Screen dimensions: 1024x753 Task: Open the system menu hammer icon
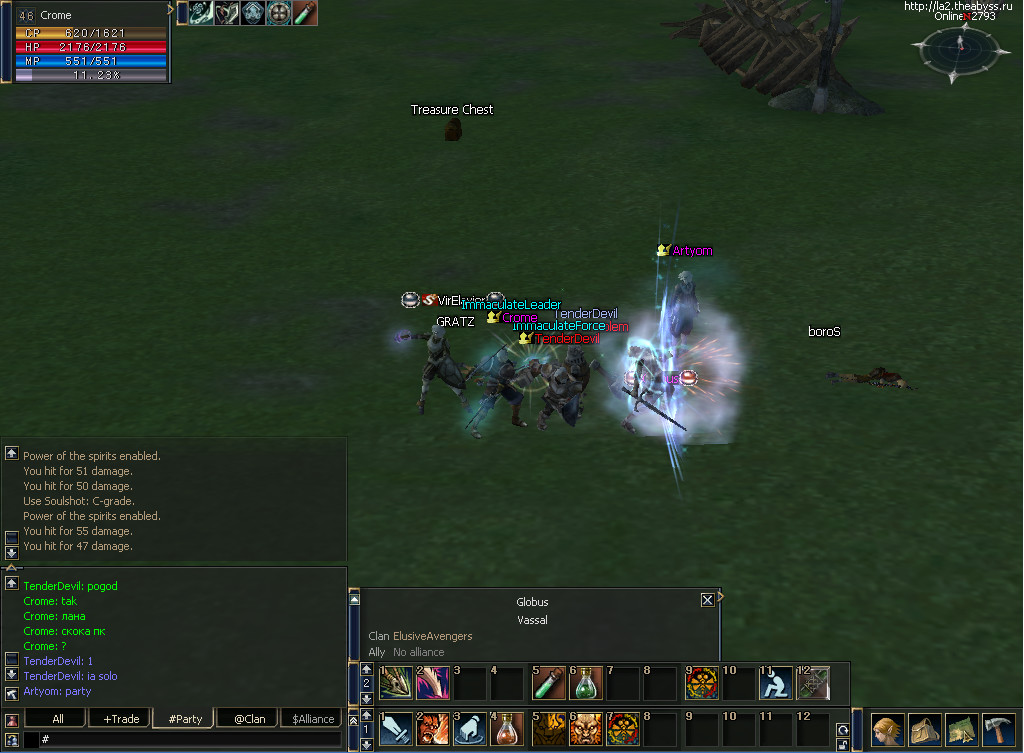click(x=998, y=730)
